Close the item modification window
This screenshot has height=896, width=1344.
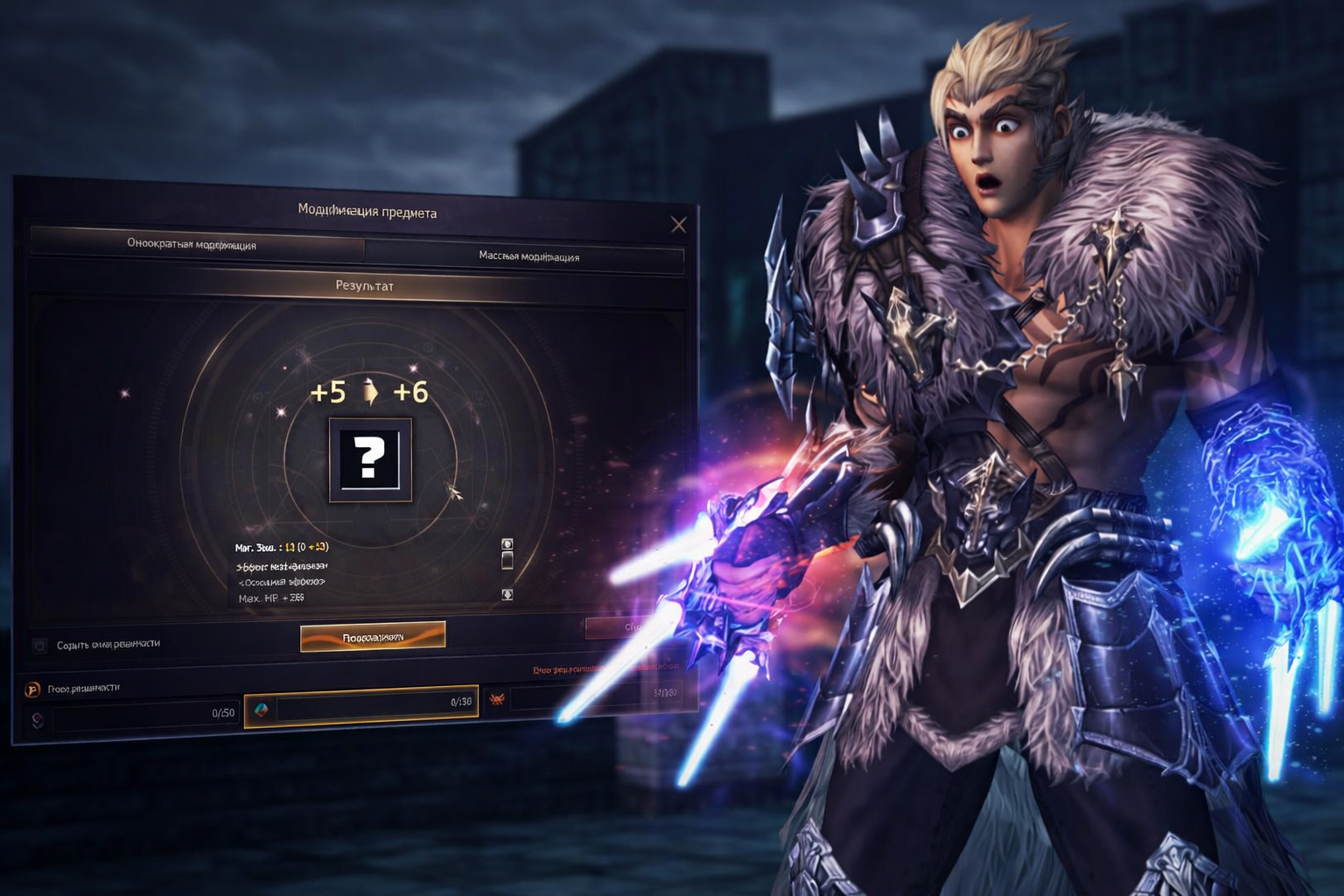678,225
